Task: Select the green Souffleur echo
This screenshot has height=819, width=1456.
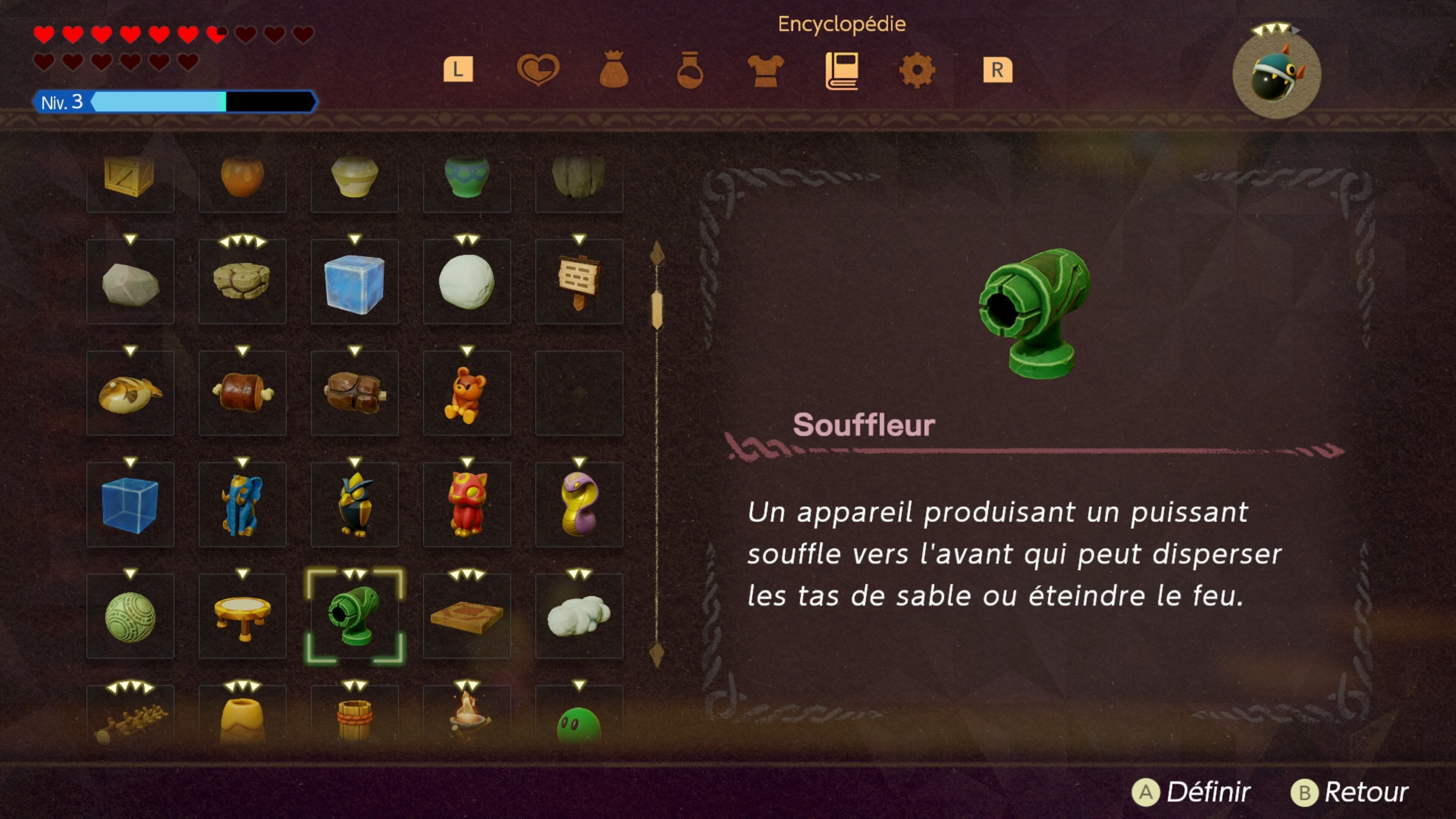Action: (x=355, y=615)
